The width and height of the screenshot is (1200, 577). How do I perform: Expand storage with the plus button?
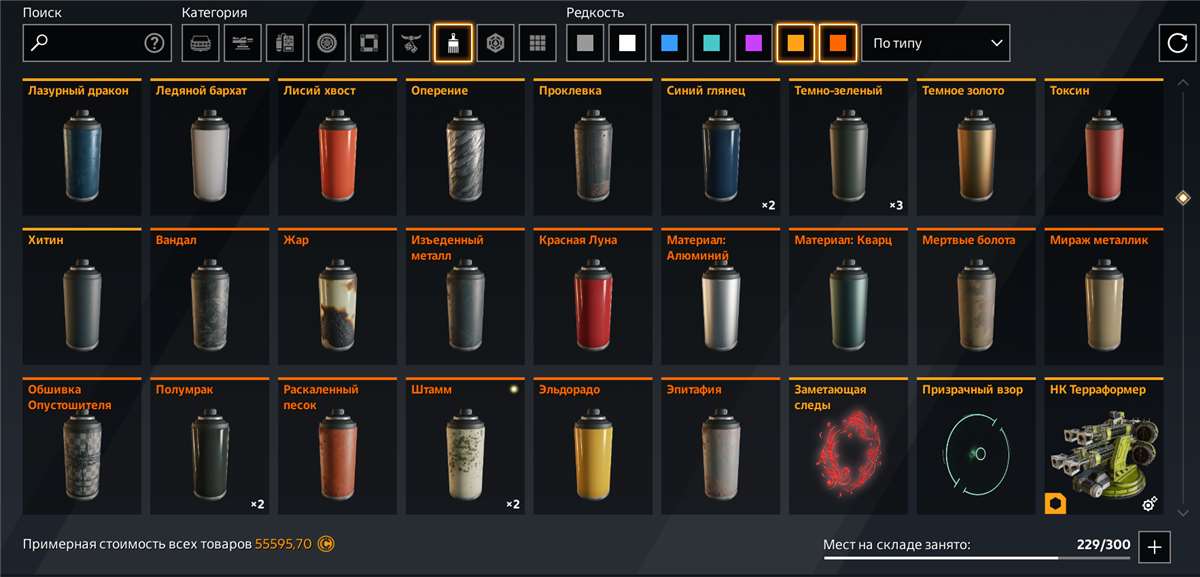pyautogui.click(x=1154, y=546)
